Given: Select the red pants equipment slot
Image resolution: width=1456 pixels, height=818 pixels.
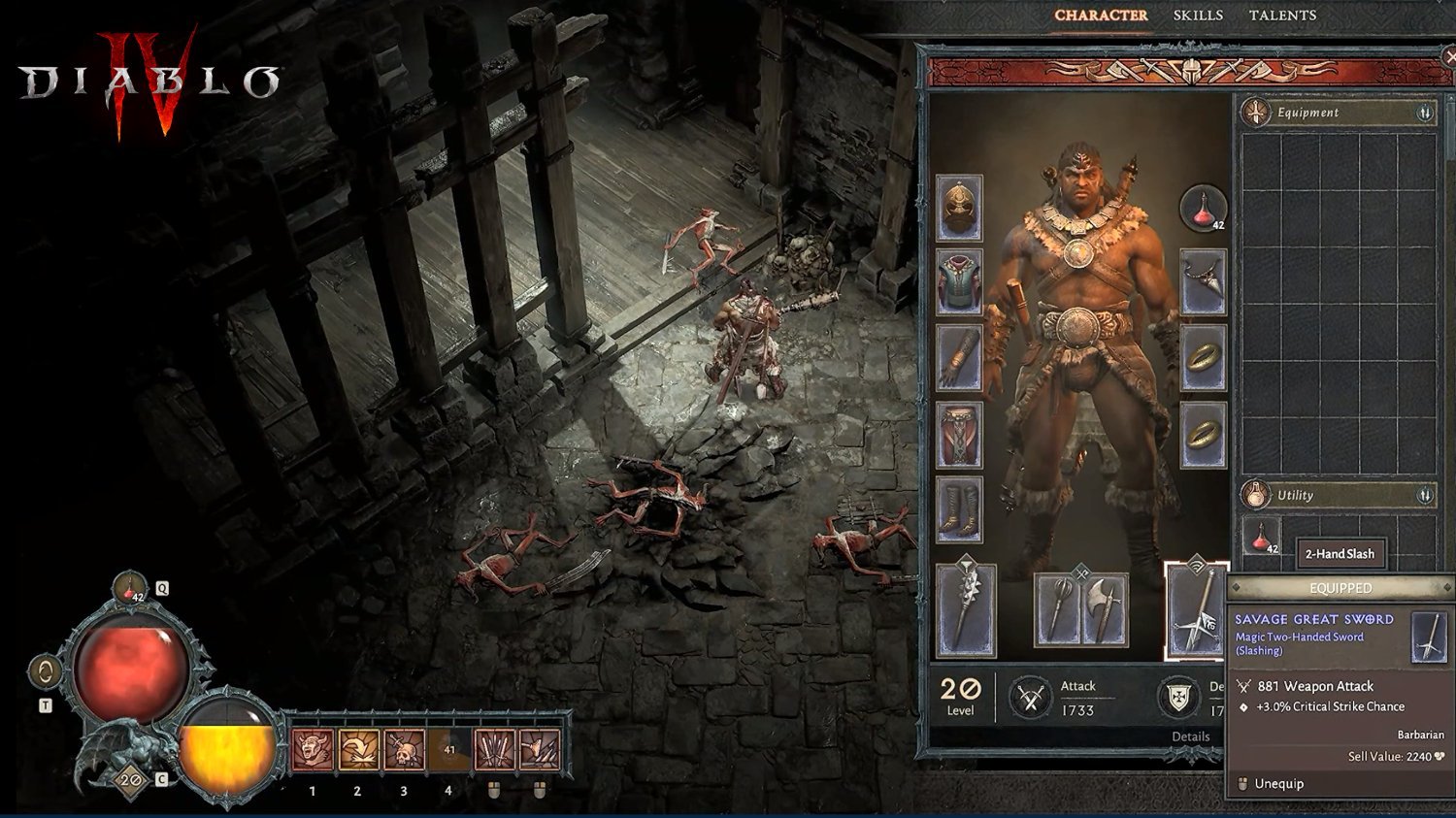Looking at the screenshot, I should click(959, 435).
